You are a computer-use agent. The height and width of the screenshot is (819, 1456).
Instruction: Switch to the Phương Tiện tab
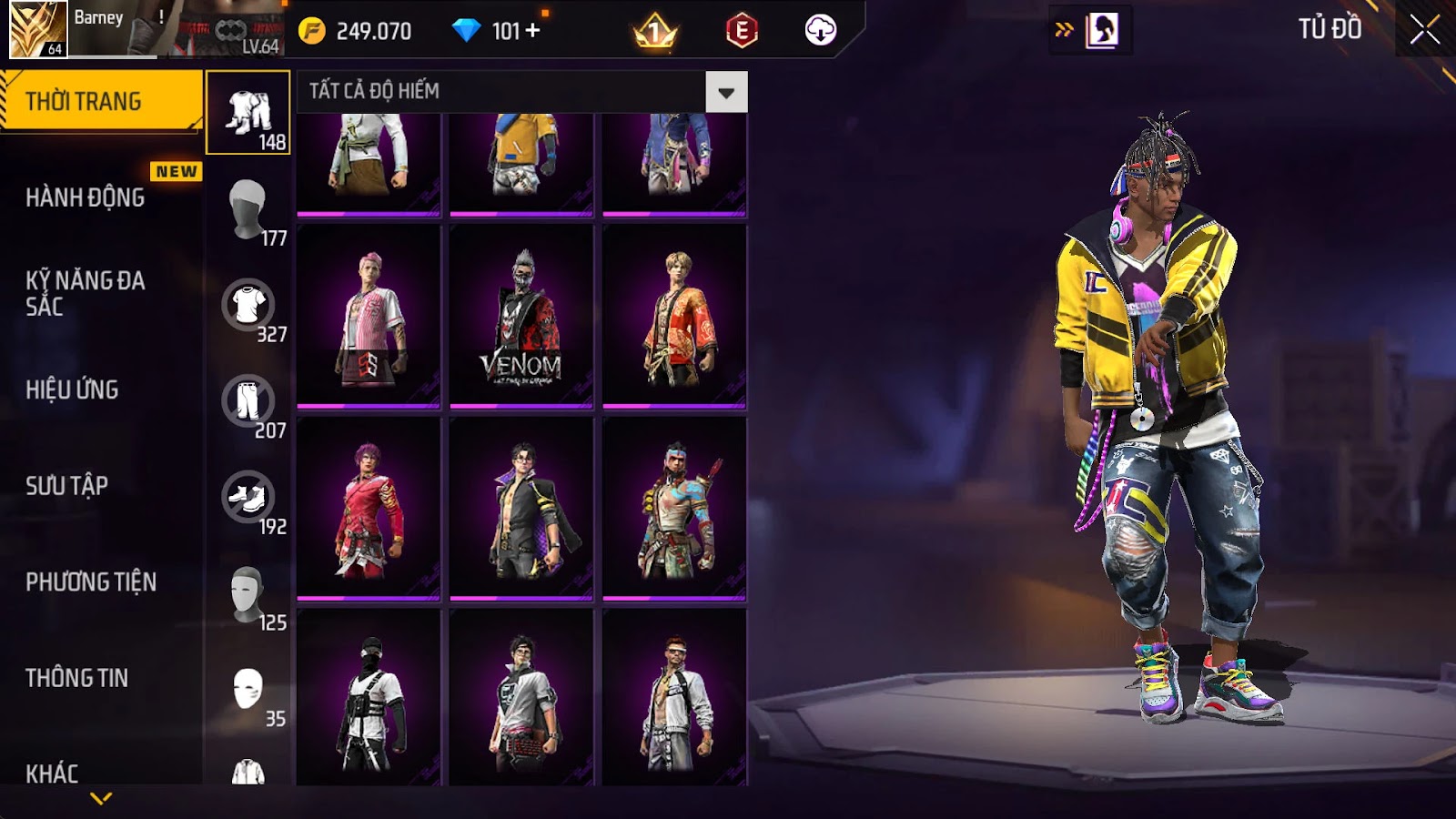[x=91, y=581]
